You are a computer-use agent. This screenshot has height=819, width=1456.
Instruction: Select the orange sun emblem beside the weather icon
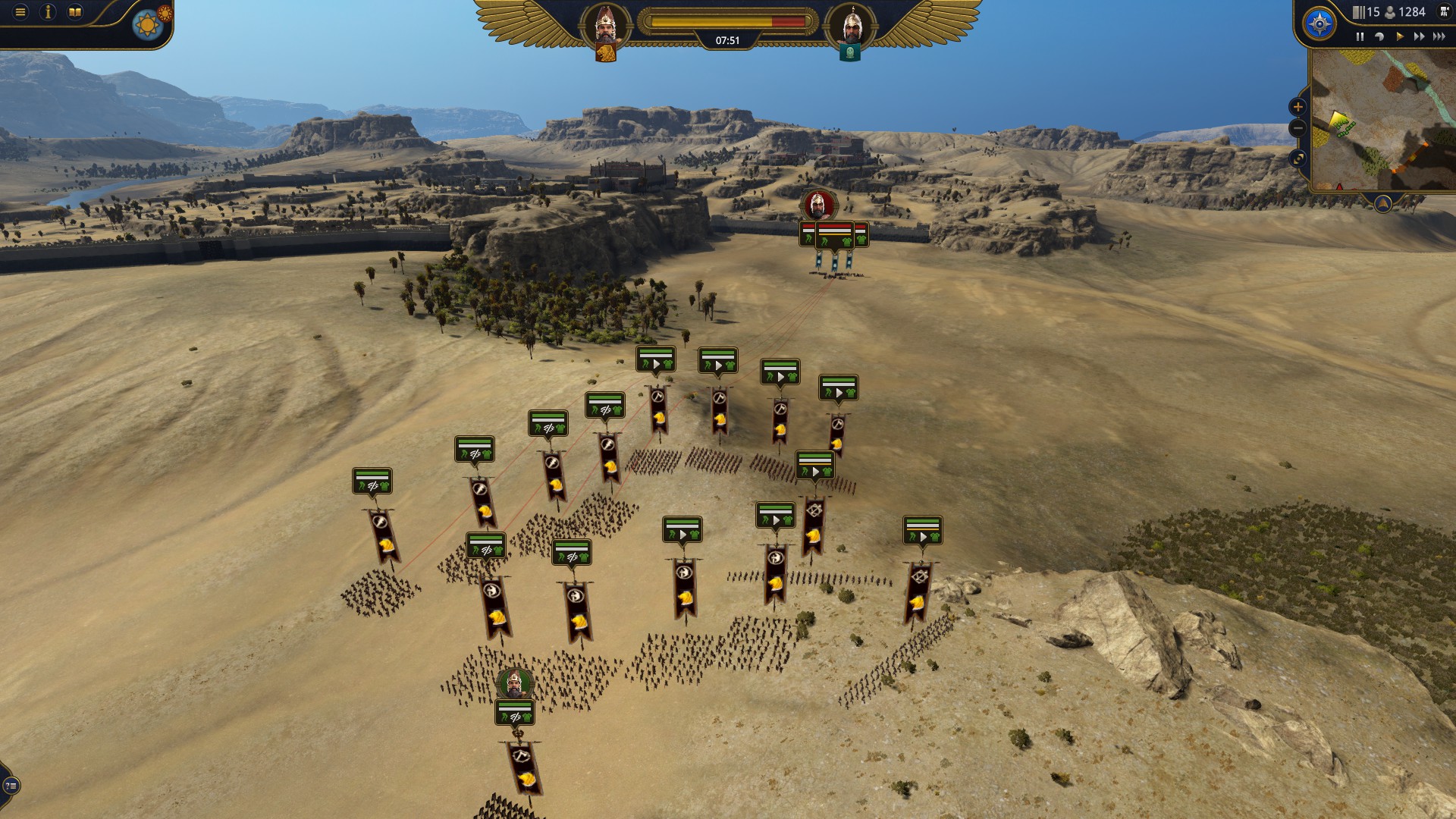(164, 12)
